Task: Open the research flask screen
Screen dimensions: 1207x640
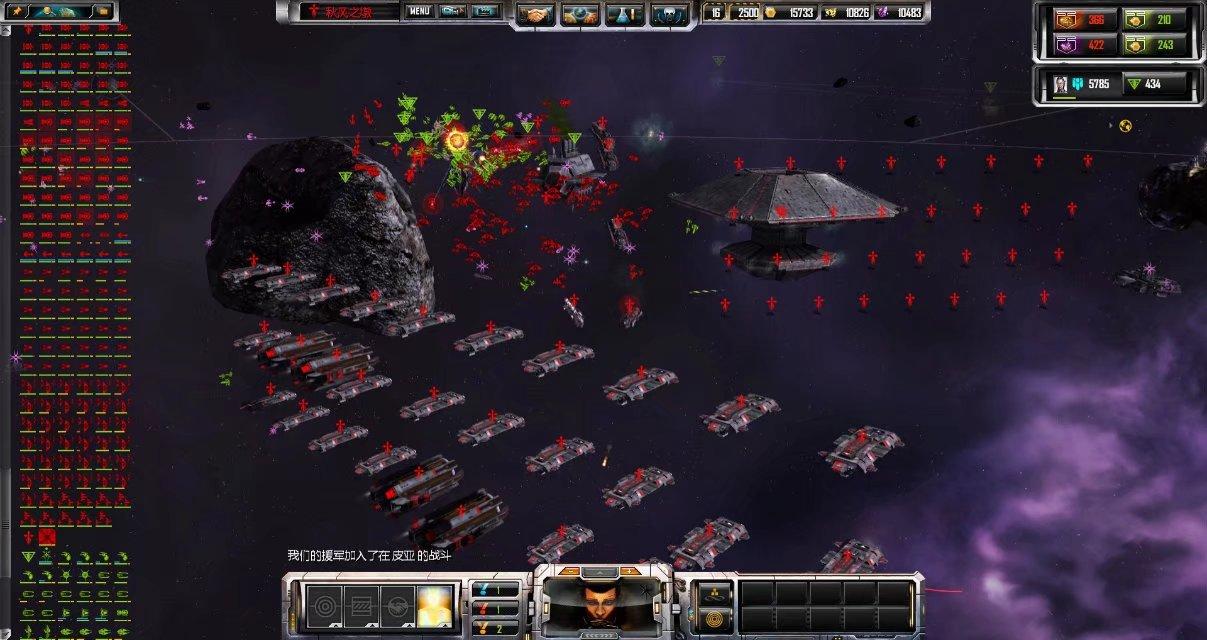Action: coord(625,14)
